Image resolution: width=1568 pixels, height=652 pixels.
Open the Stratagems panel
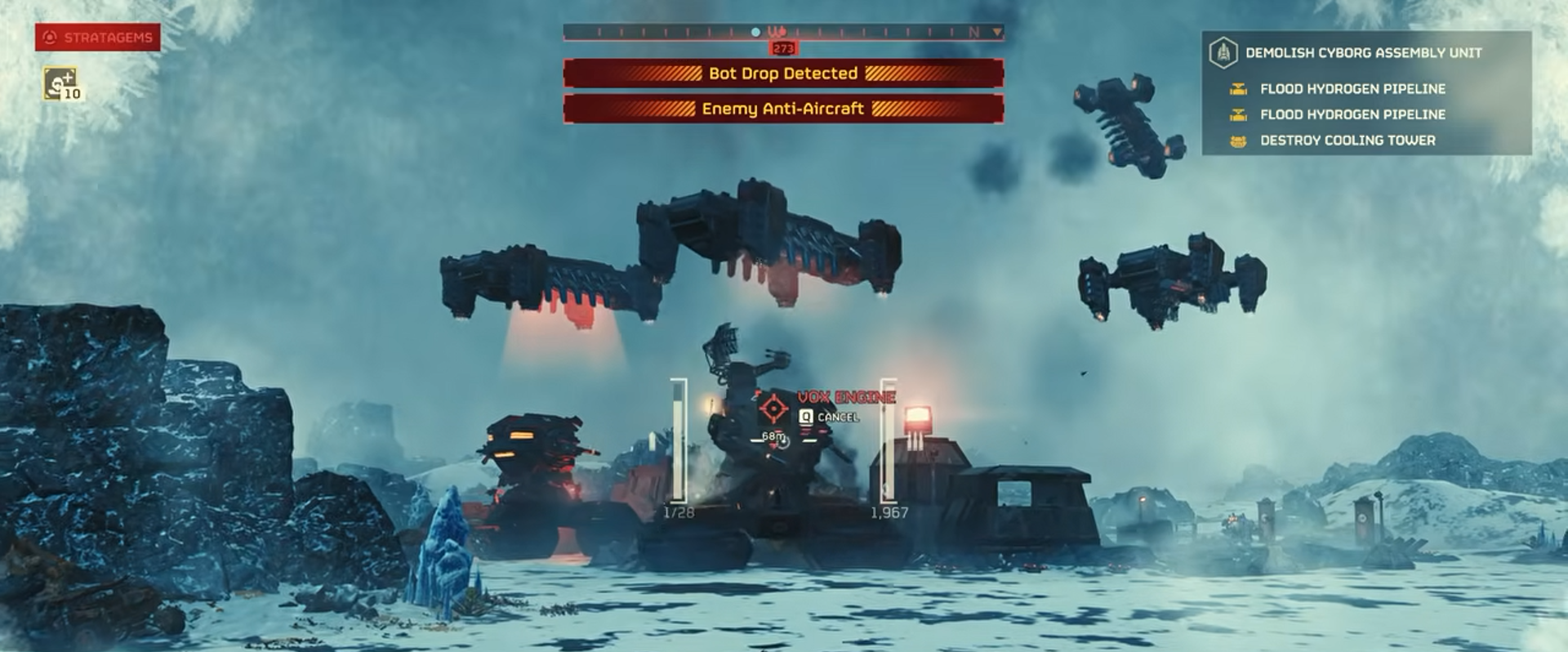[x=97, y=38]
